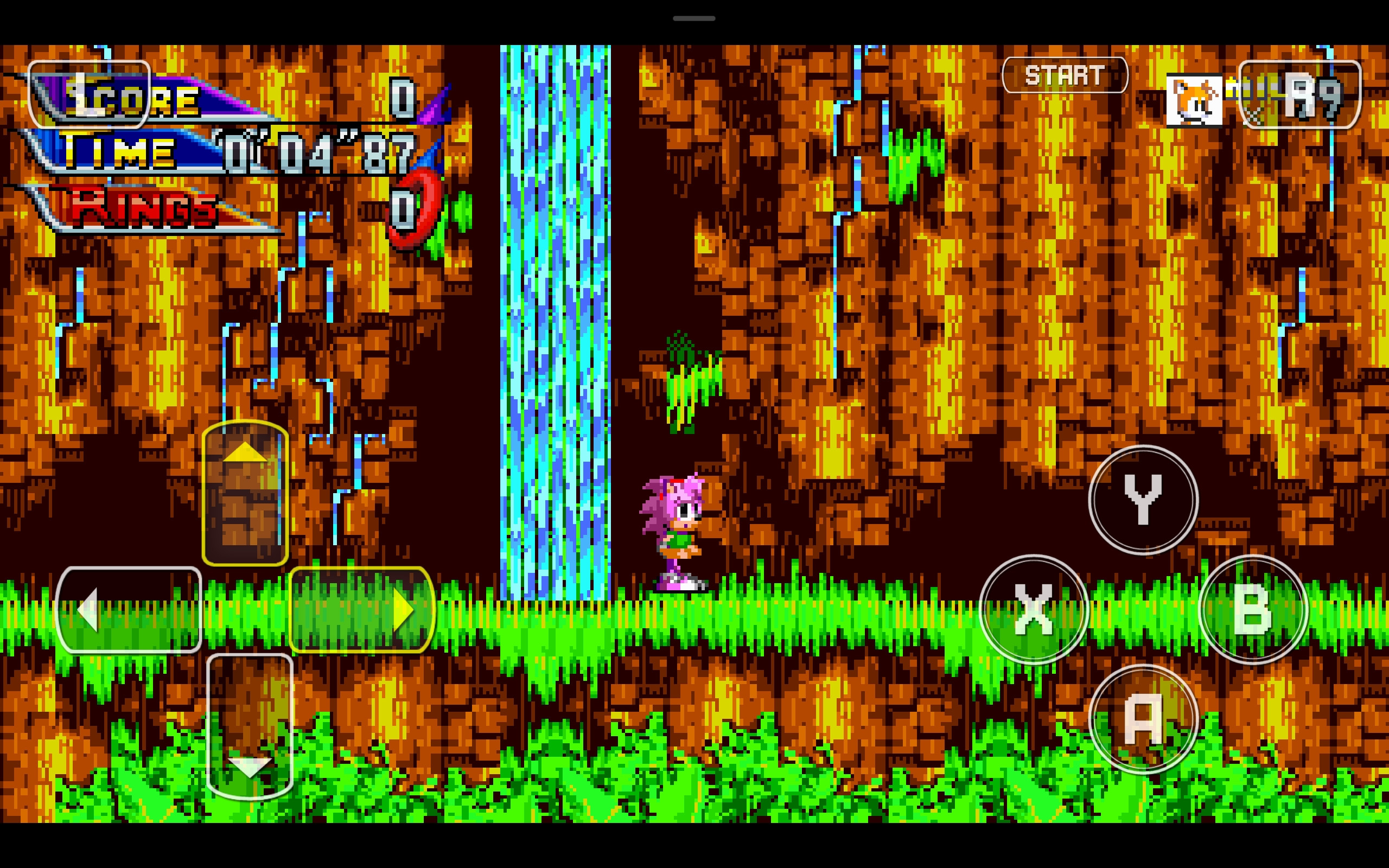
Task: Tap the x9 lives counter display
Action: point(1309,97)
